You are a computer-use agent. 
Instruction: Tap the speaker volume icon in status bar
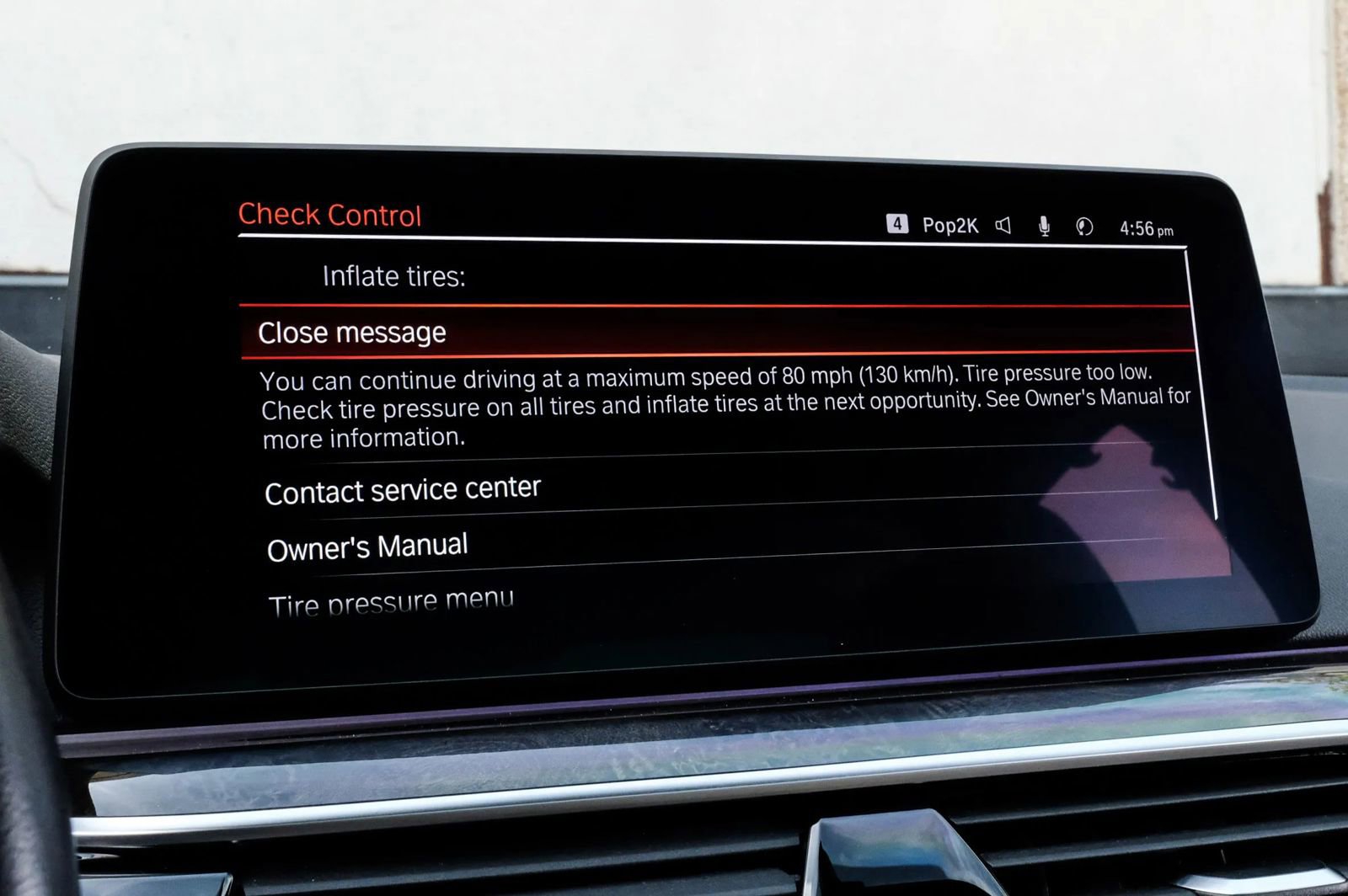coord(1002,225)
